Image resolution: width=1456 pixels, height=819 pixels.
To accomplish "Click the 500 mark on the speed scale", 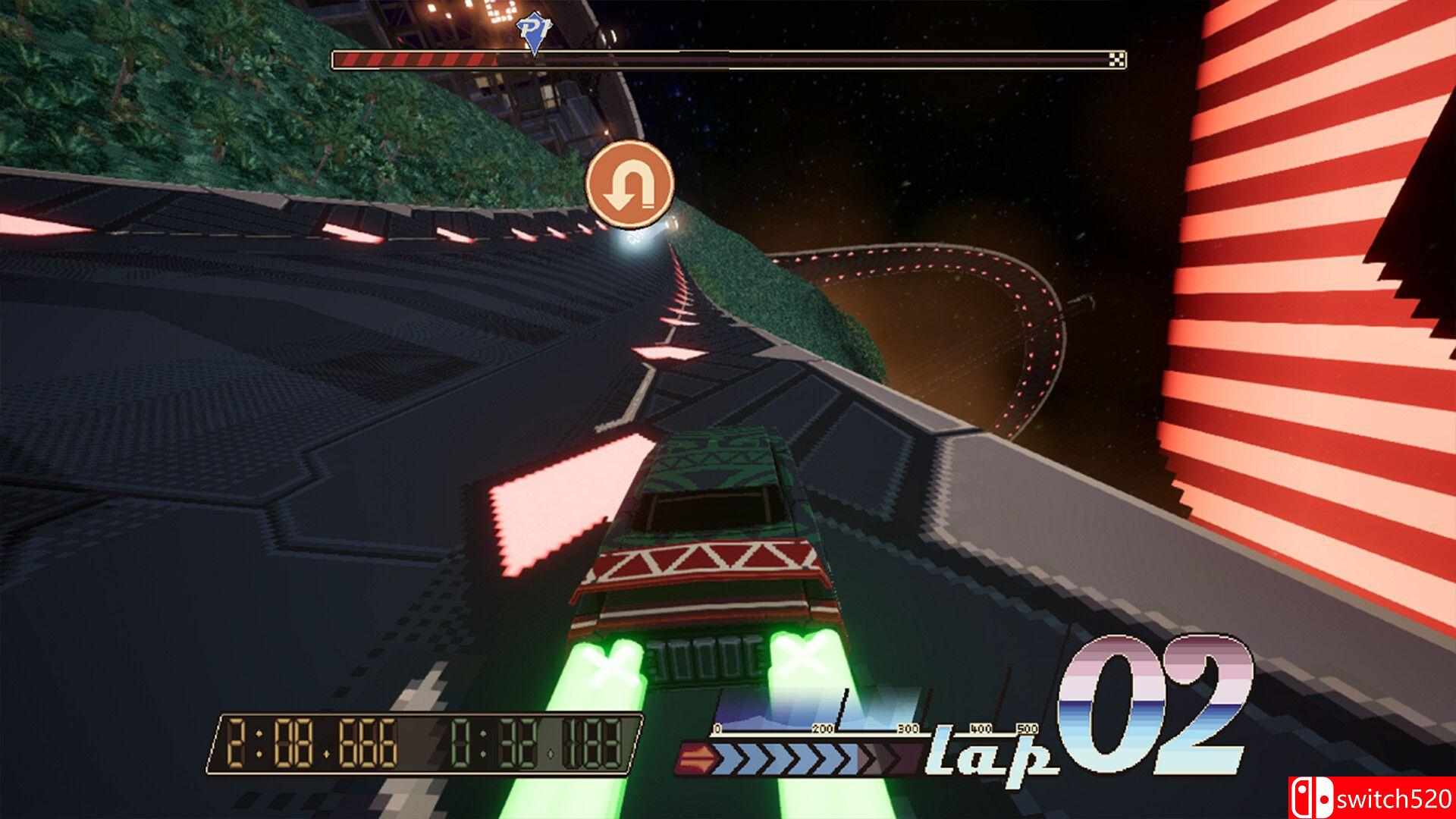I will (x=1028, y=730).
